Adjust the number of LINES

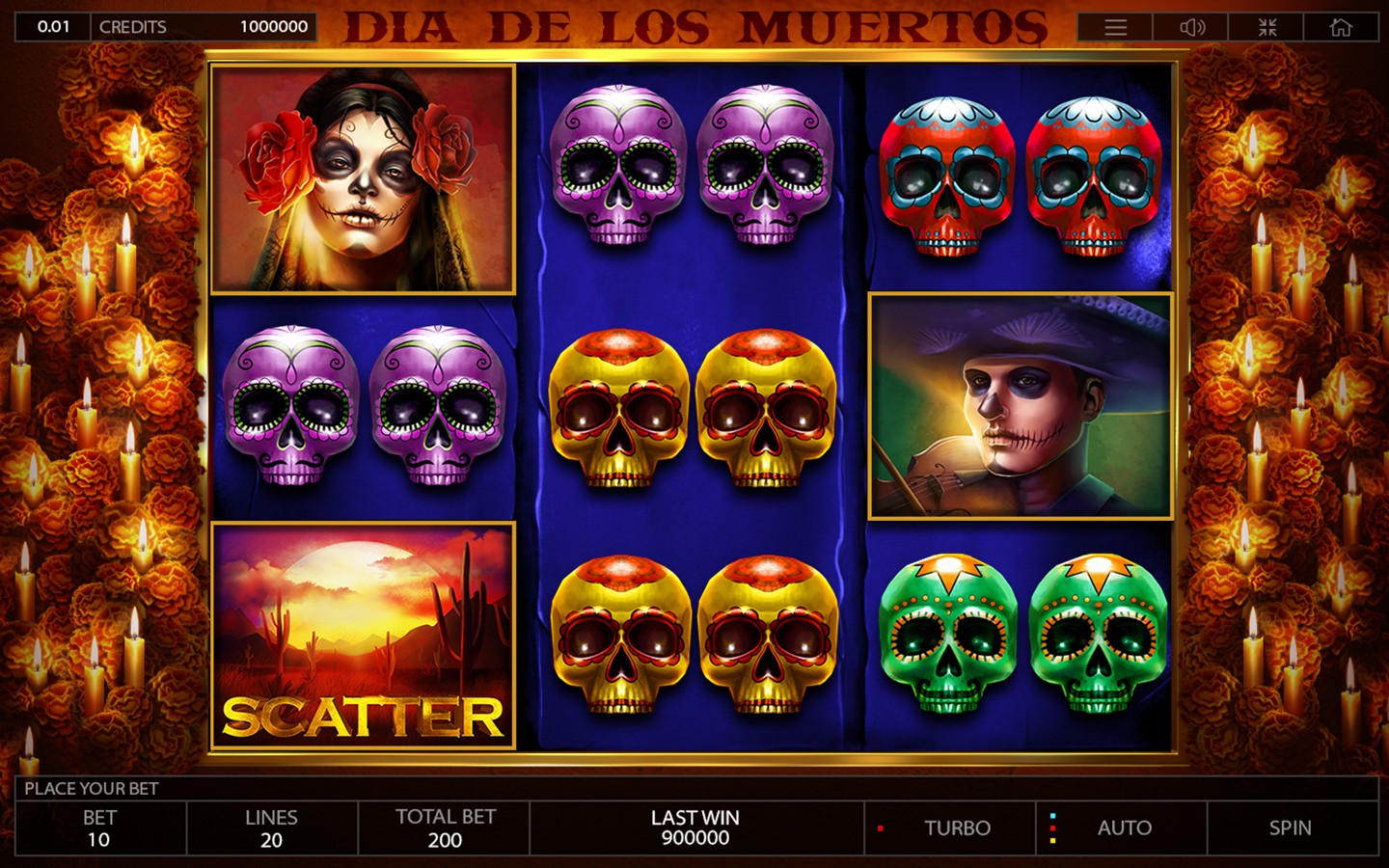271,828
